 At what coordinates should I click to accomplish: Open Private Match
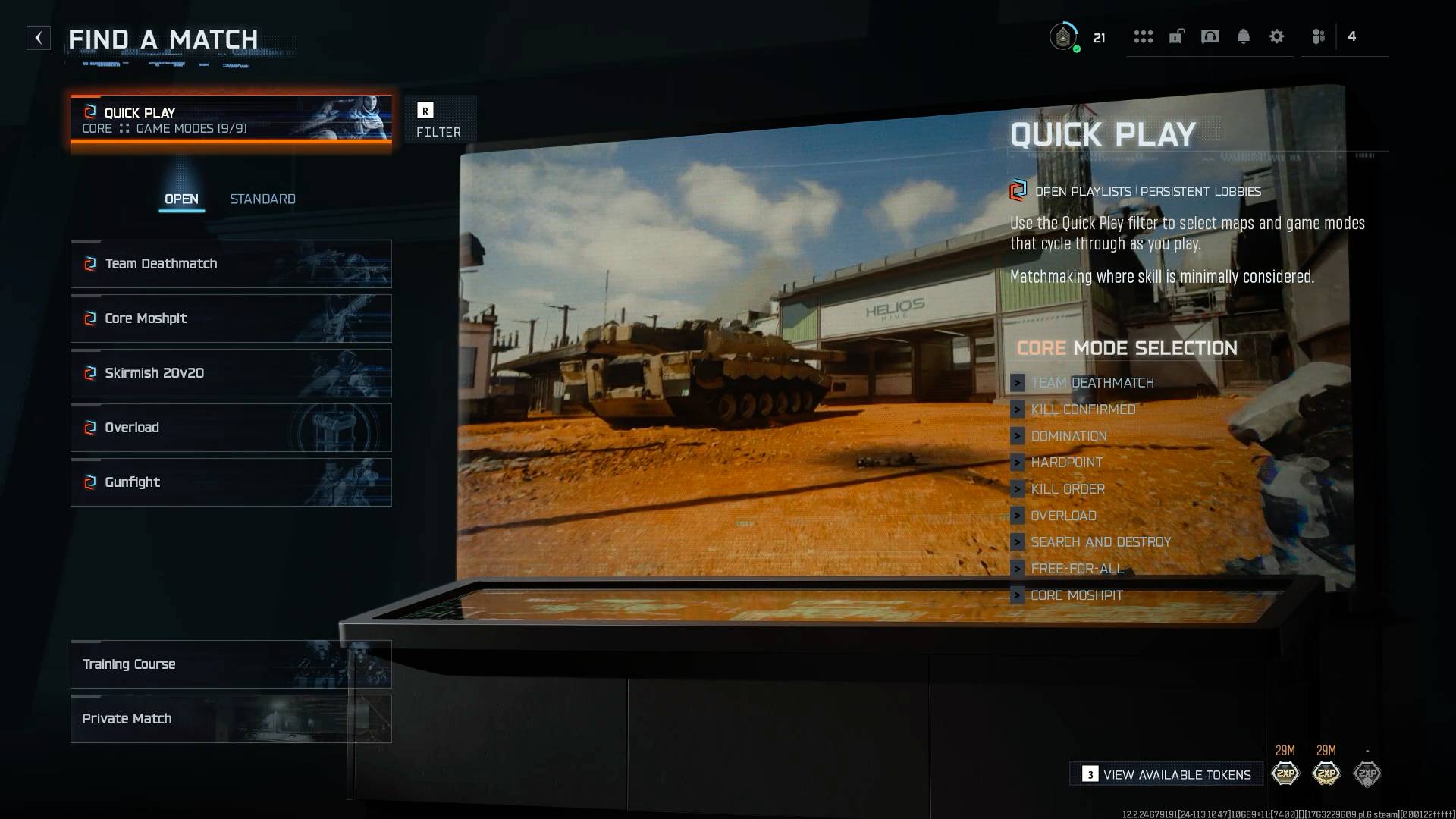tap(127, 718)
